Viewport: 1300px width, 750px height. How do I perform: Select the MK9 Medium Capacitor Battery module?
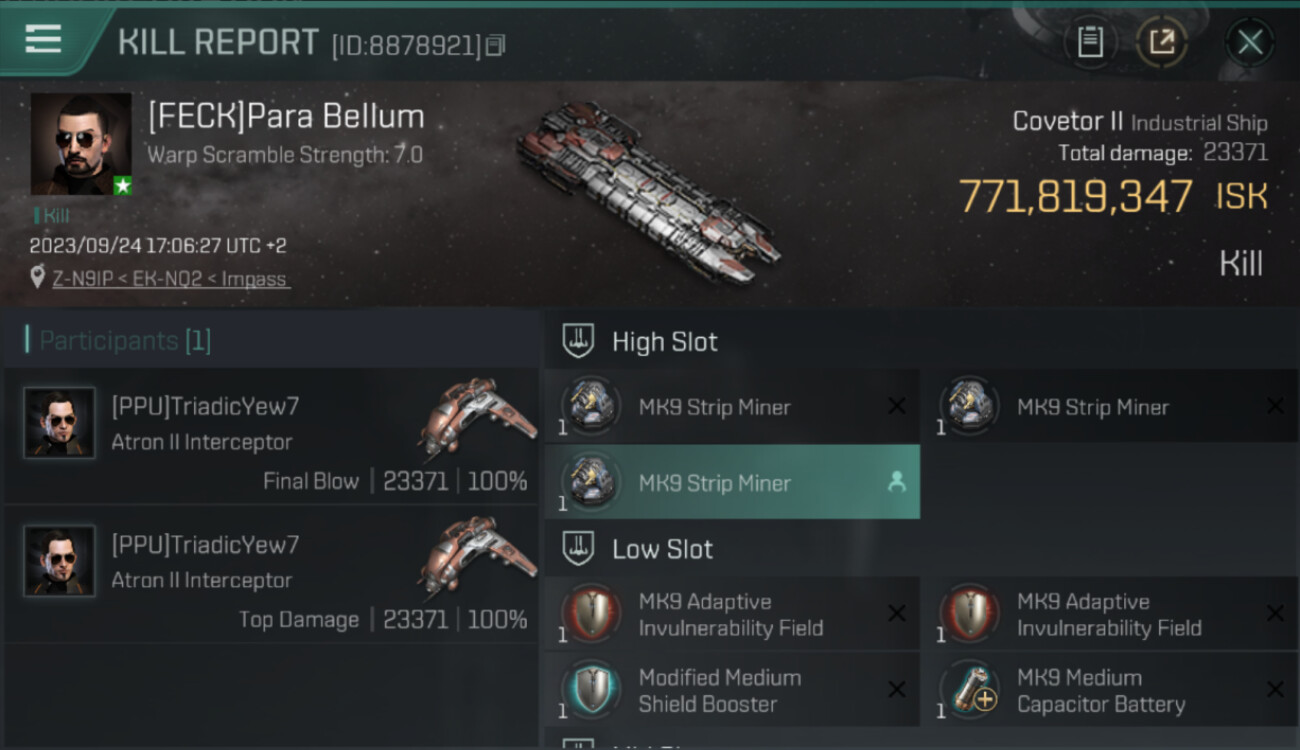(1110, 690)
